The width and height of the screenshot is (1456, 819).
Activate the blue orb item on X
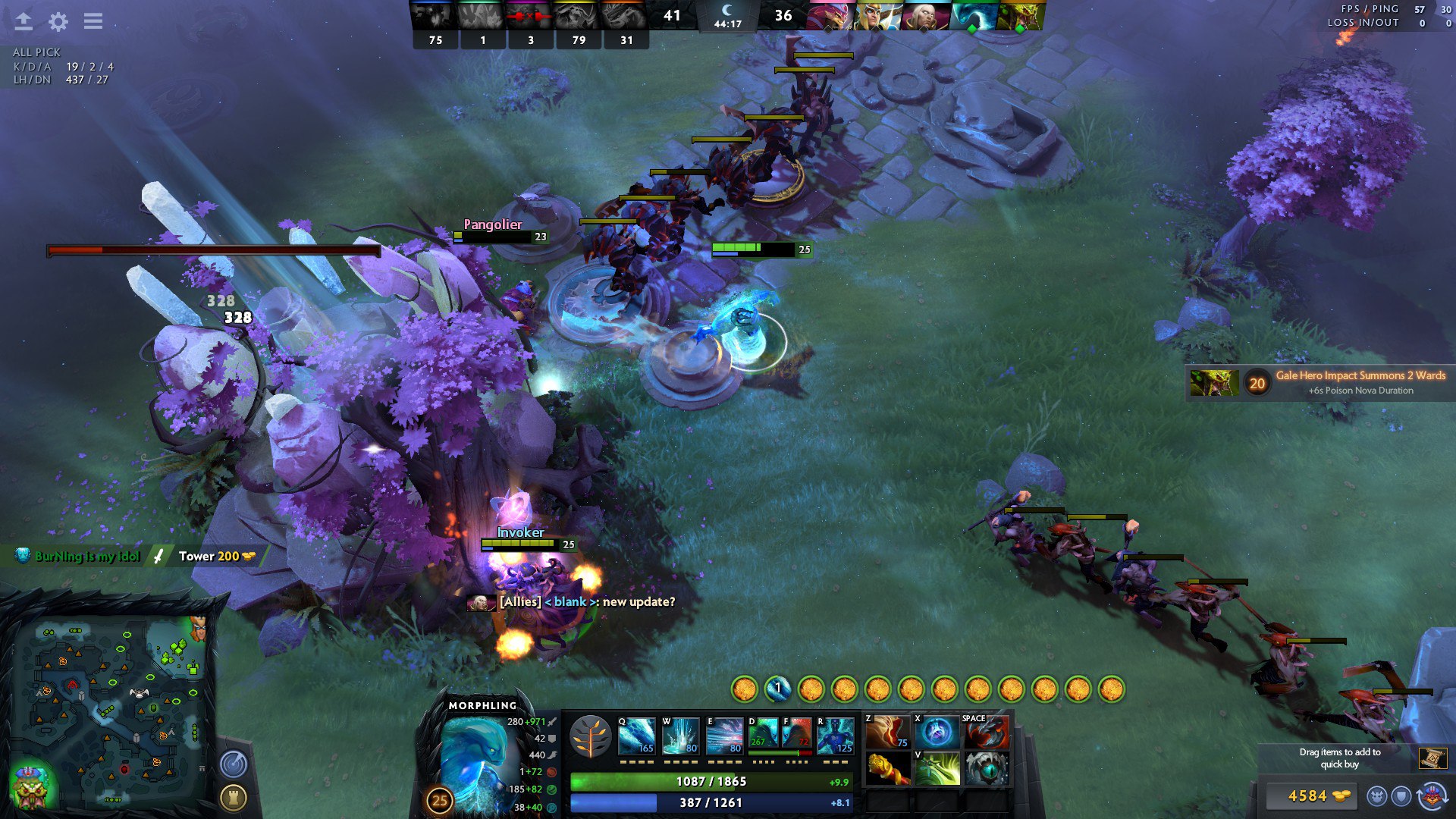click(x=937, y=733)
